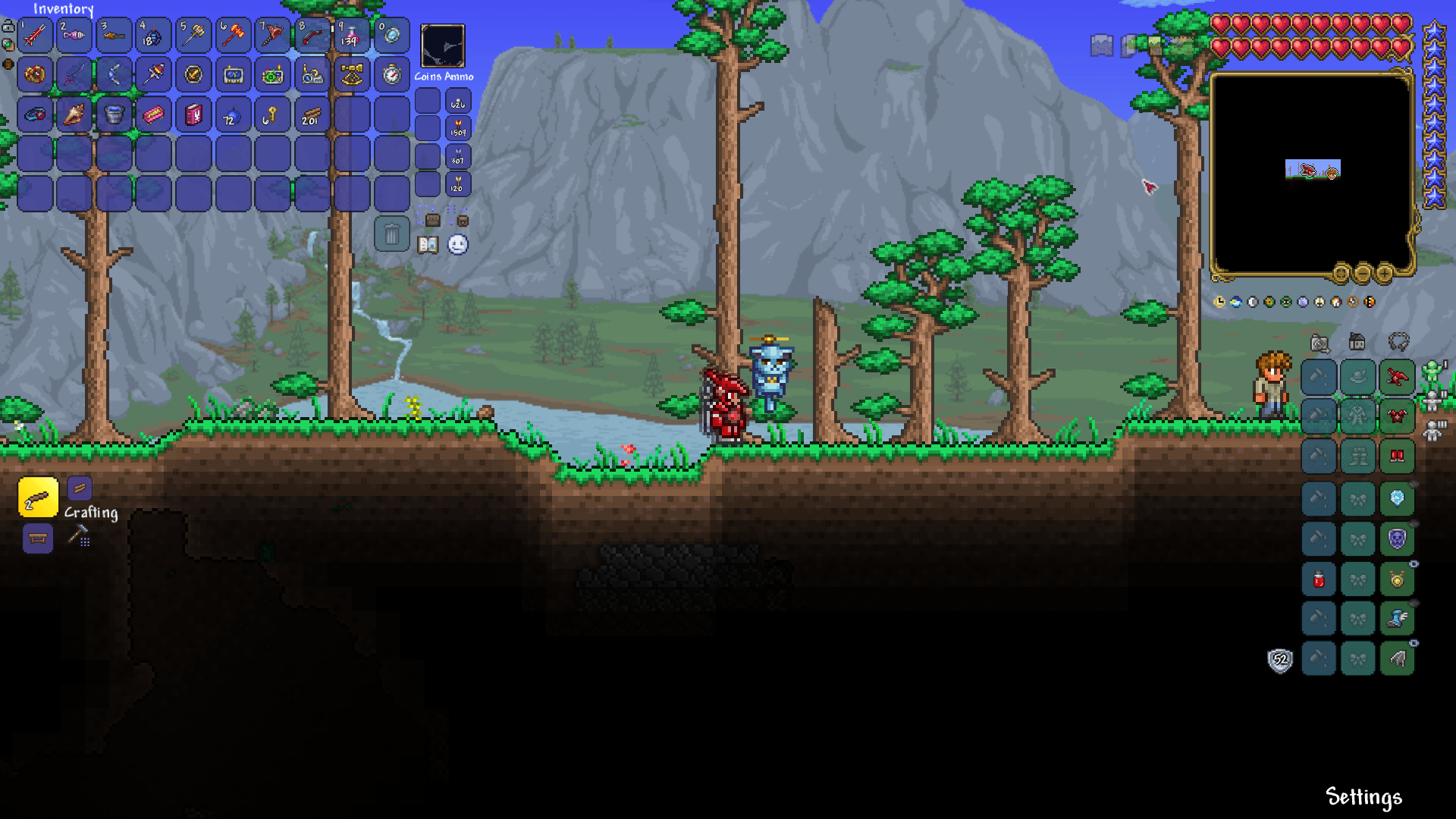Open Settings in the bottom right corner
1456x819 pixels.
point(1363,797)
